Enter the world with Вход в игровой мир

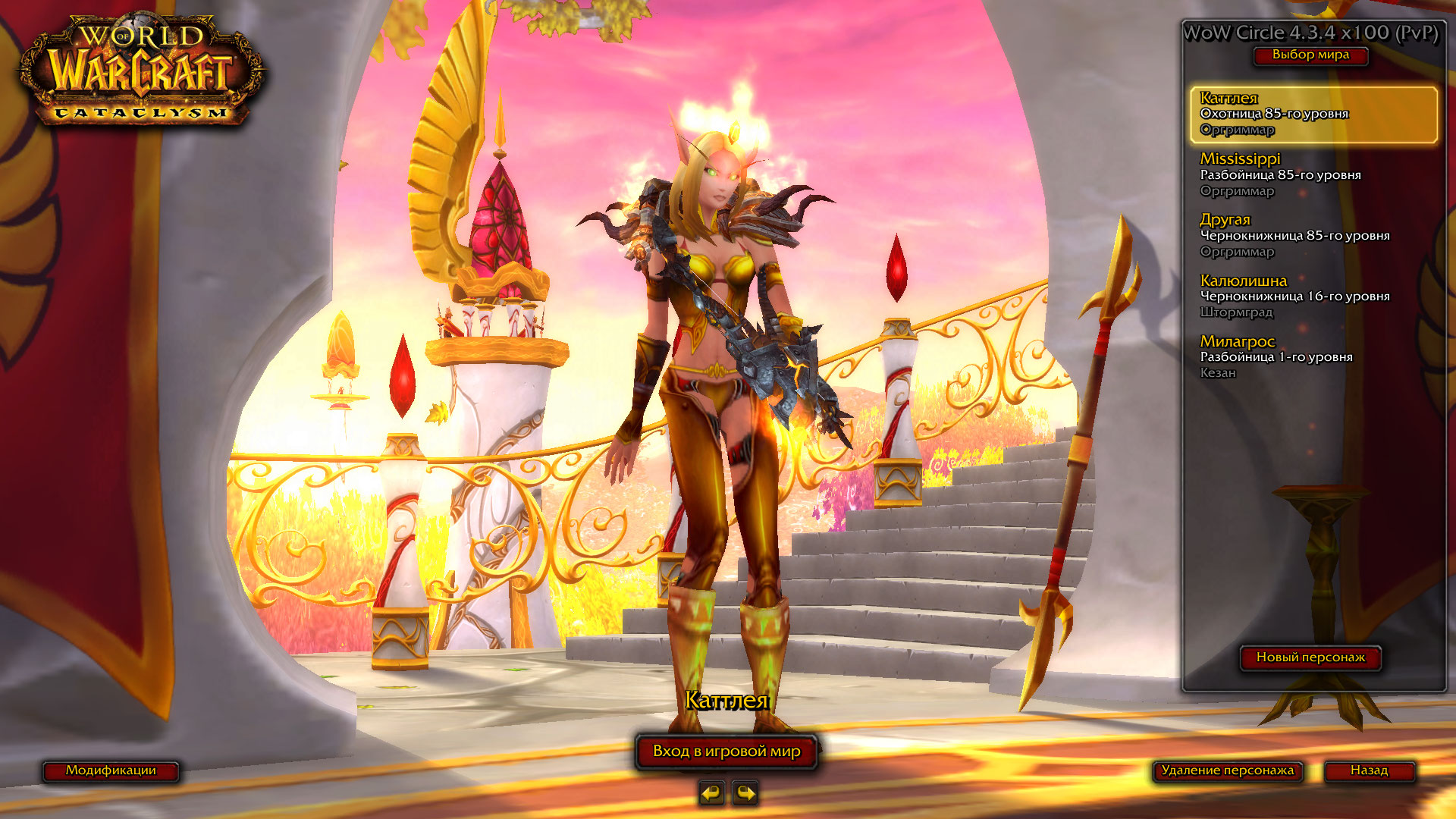click(726, 752)
